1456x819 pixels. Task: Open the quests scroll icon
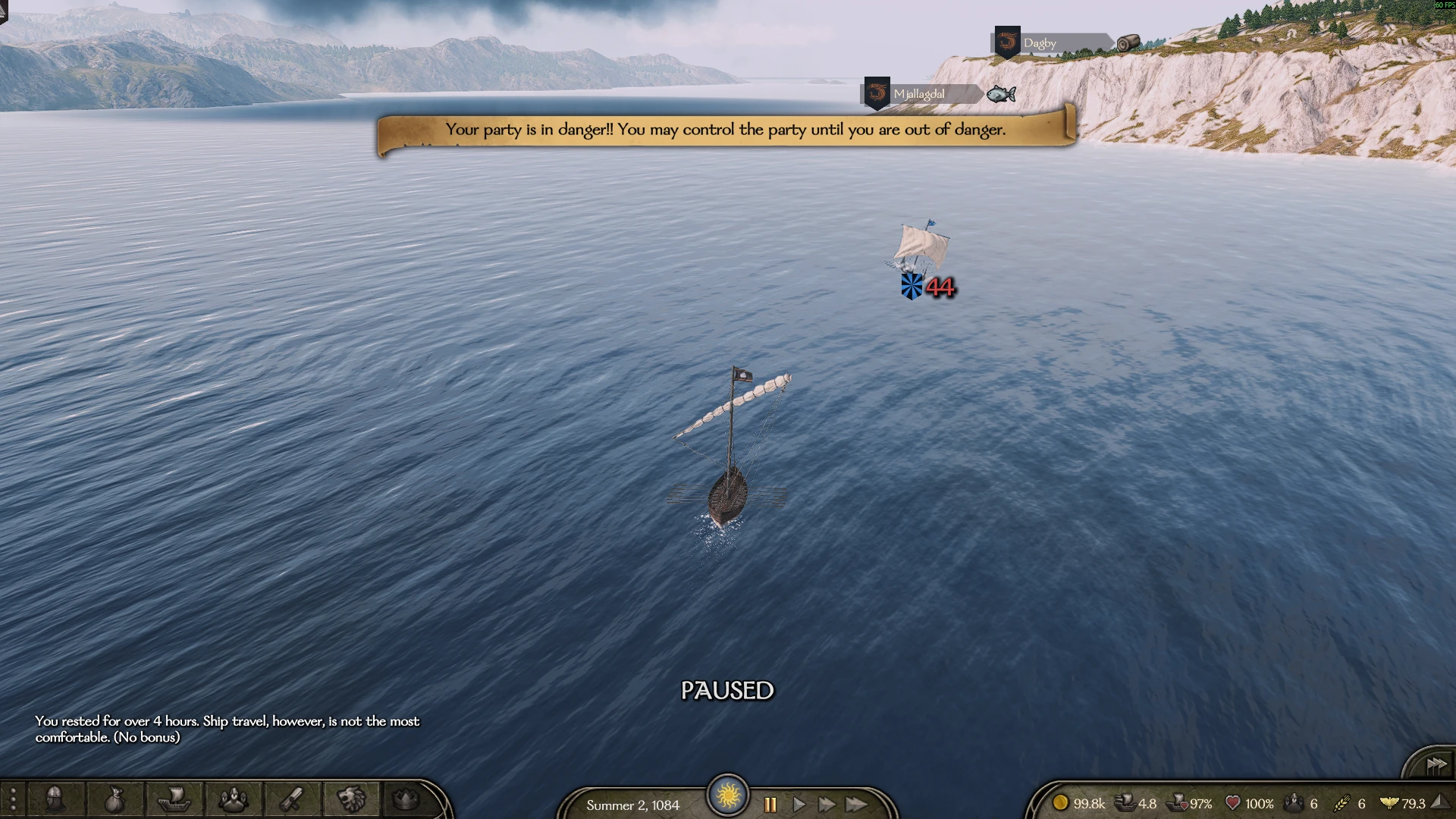coord(292,799)
